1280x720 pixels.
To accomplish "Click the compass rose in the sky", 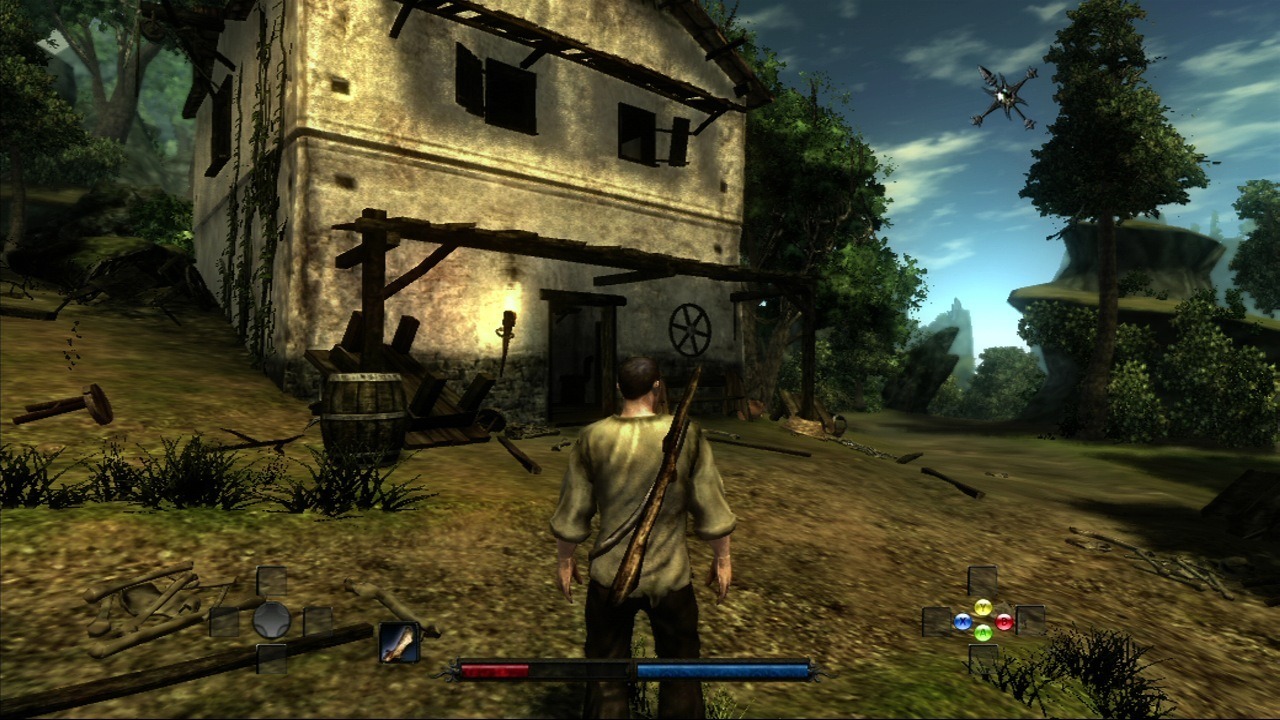I will (1003, 96).
